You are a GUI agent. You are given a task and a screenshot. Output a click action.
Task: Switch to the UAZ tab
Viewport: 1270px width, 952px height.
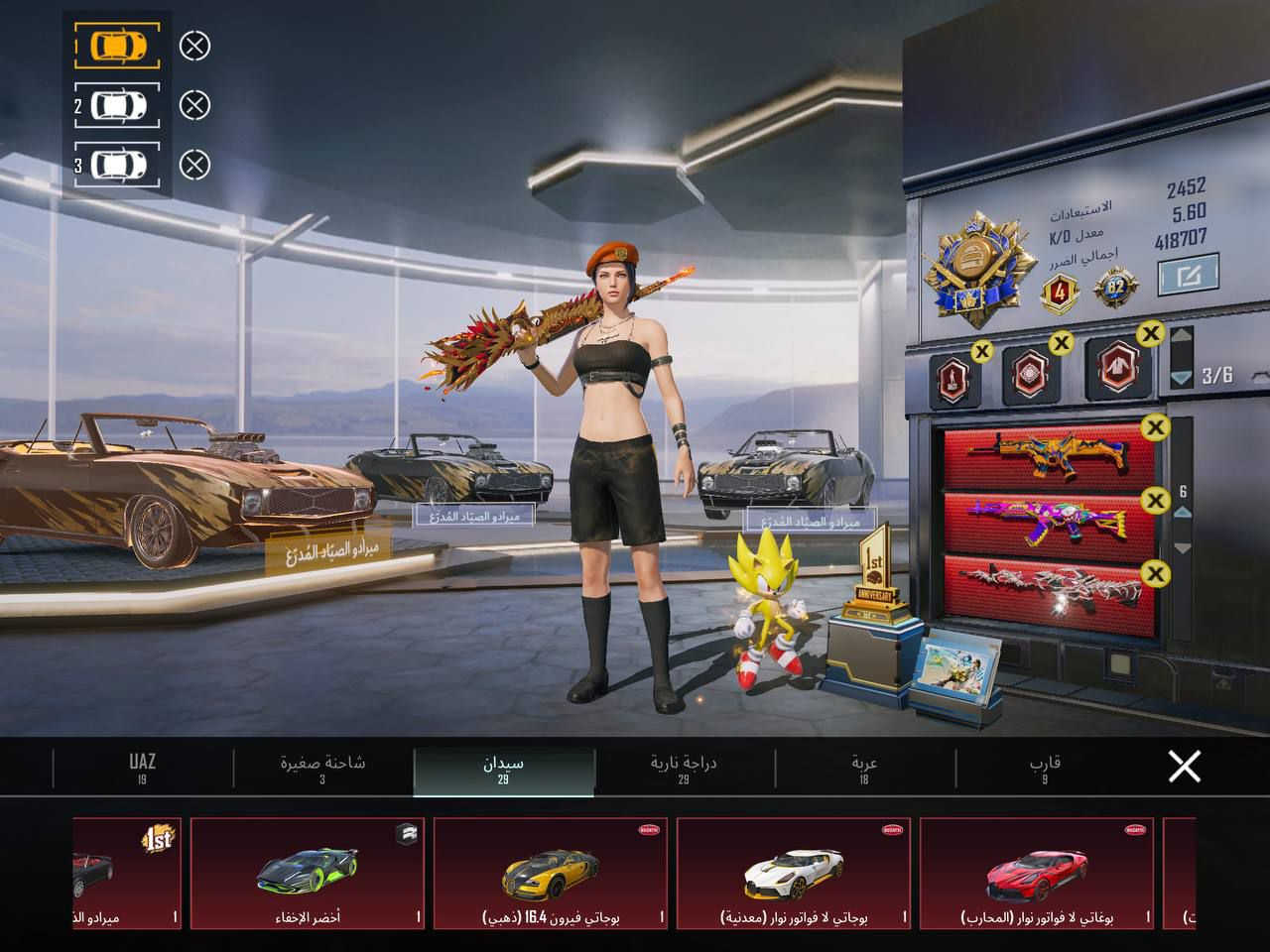pyautogui.click(x=143, y=768)
